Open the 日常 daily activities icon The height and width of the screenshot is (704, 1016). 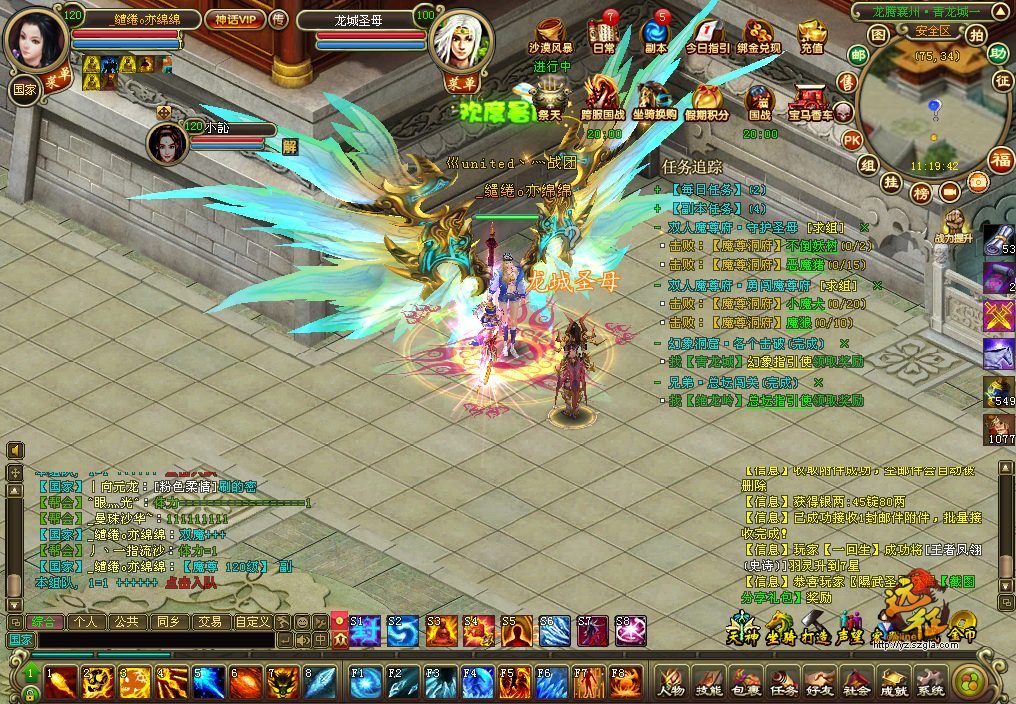tap(603, 36)
